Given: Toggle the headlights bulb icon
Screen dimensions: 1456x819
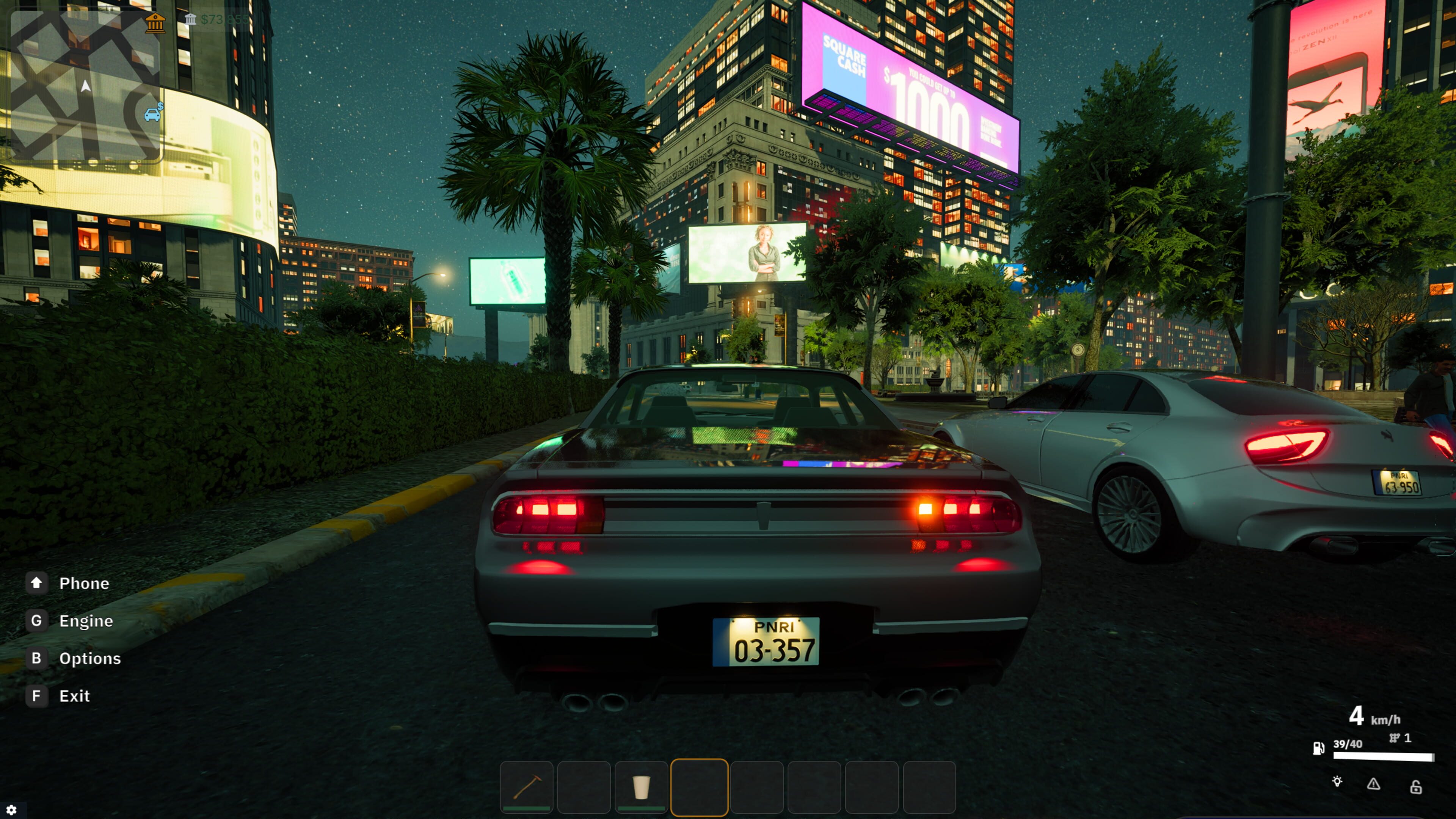Looking at the screenshot, I should [1337, 782].
